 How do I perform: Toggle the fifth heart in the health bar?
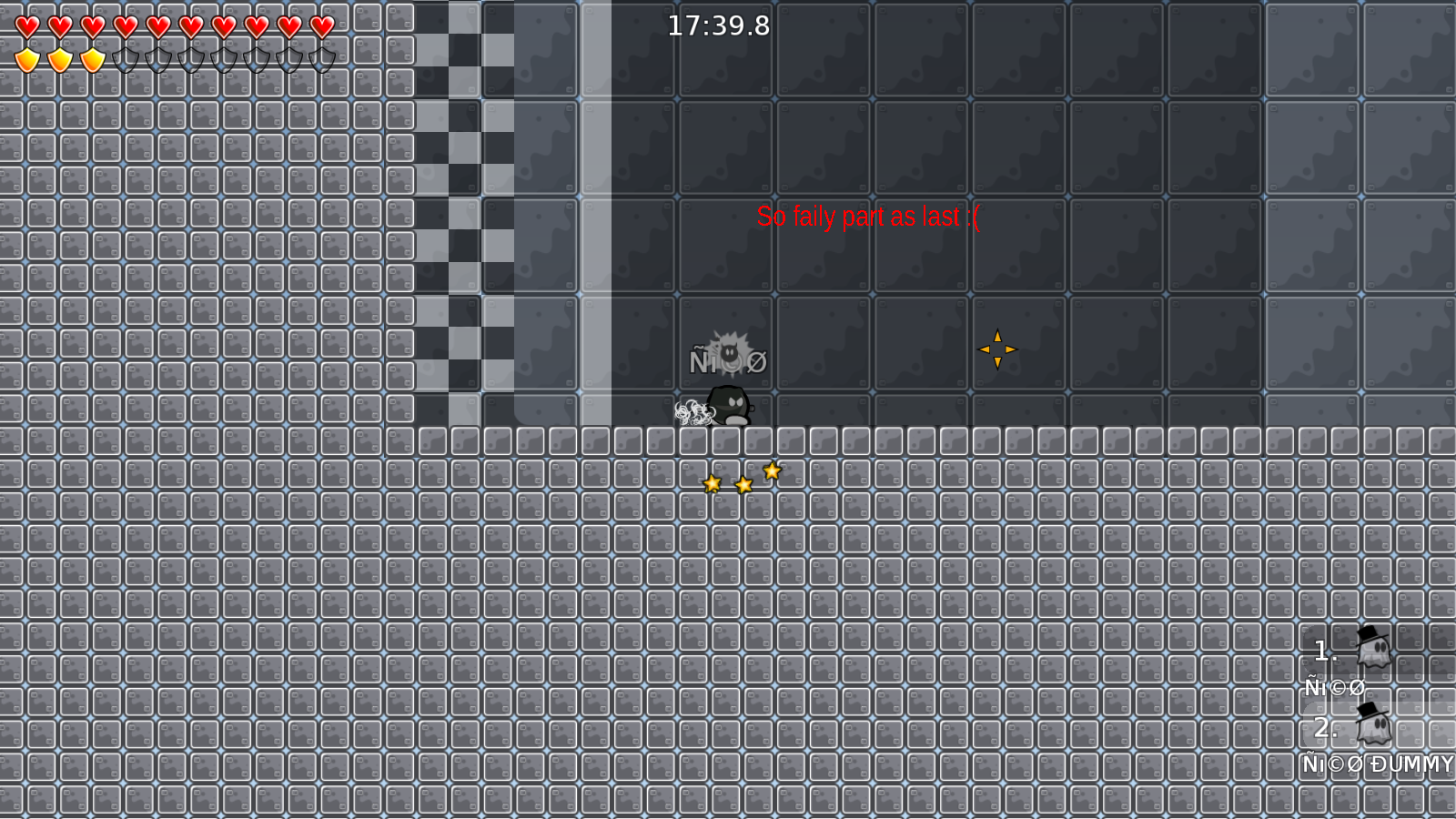pyautogui.click(x=157, y=26)
